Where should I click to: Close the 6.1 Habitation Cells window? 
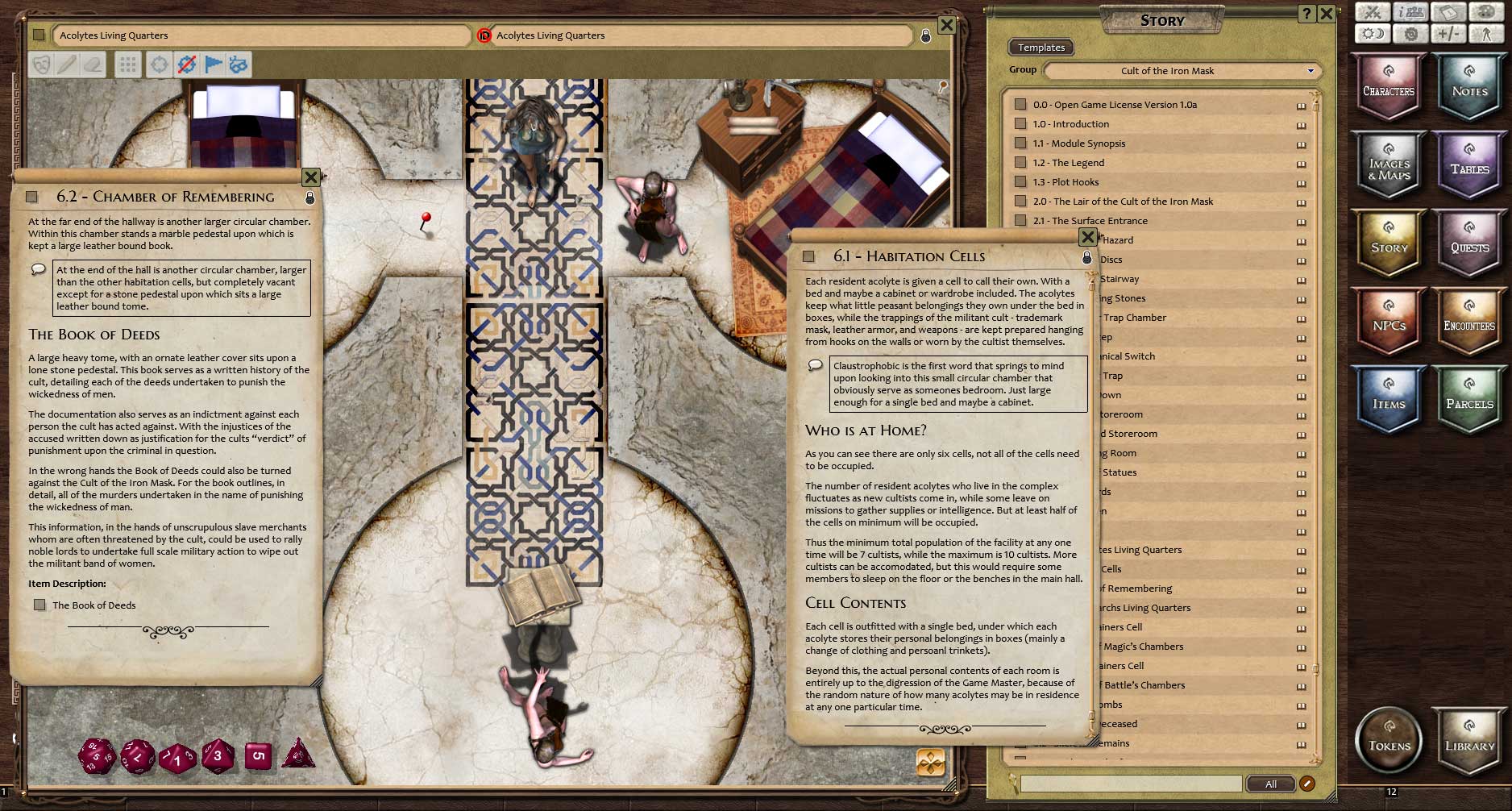pyautogui.click(x=1087, y=237)
